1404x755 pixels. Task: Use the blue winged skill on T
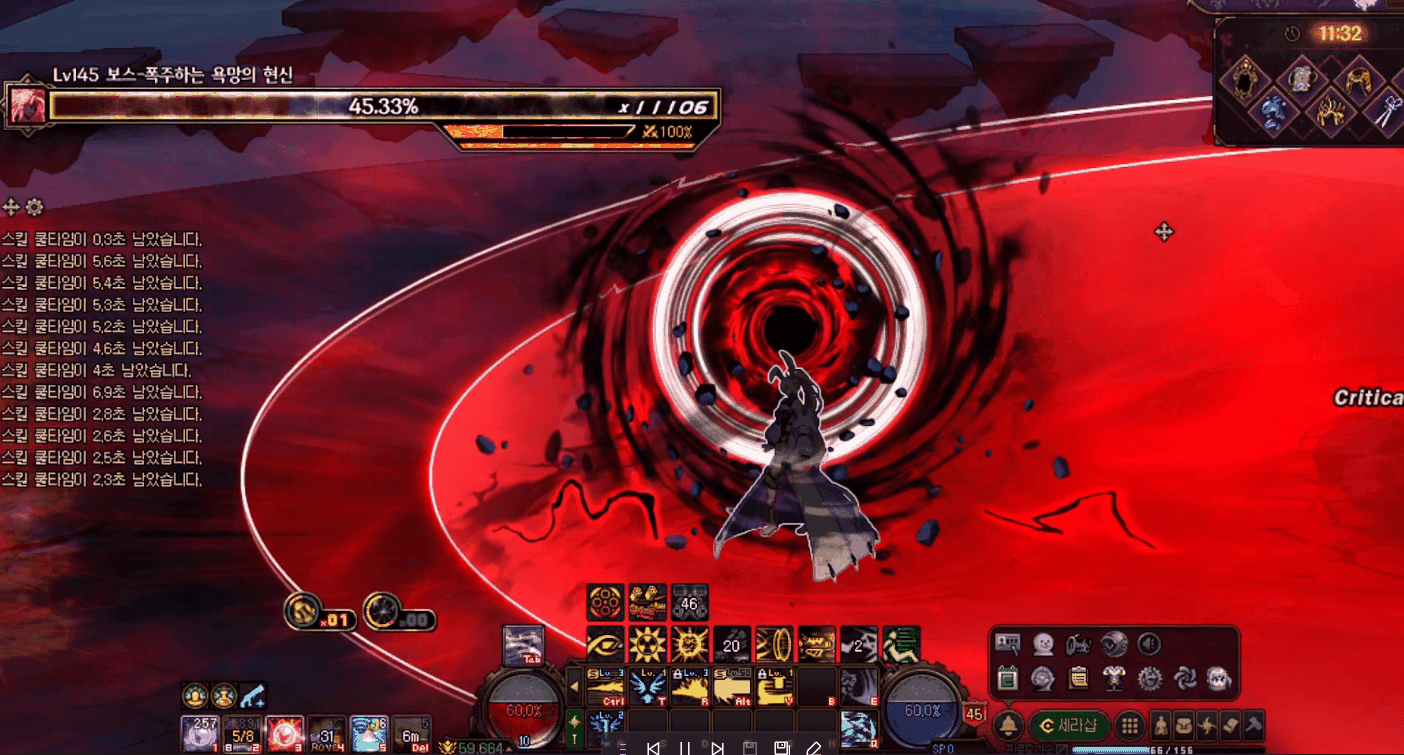(x=648, y=684)
